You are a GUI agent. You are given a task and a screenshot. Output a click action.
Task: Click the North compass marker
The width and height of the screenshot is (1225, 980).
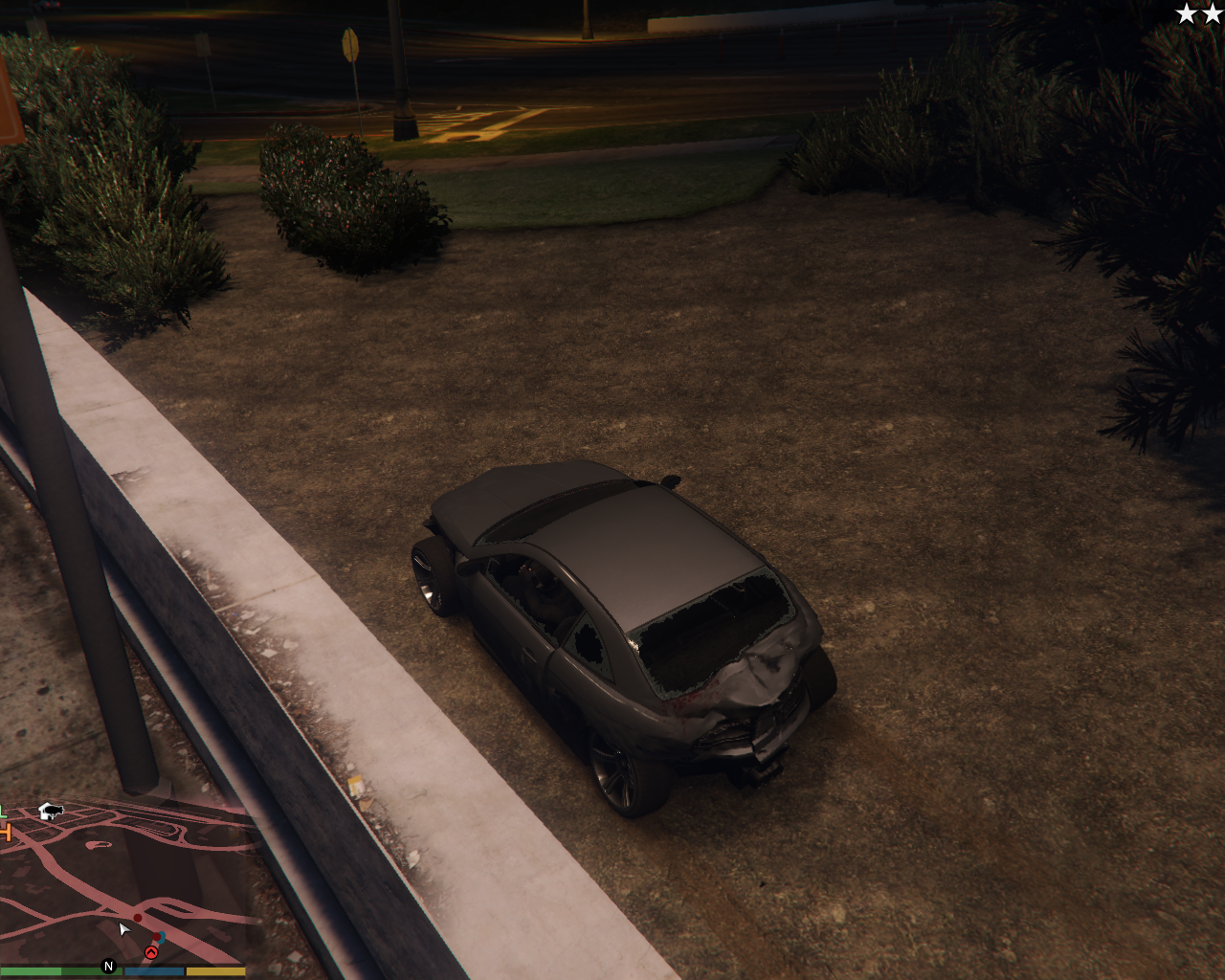pos(108,967)
